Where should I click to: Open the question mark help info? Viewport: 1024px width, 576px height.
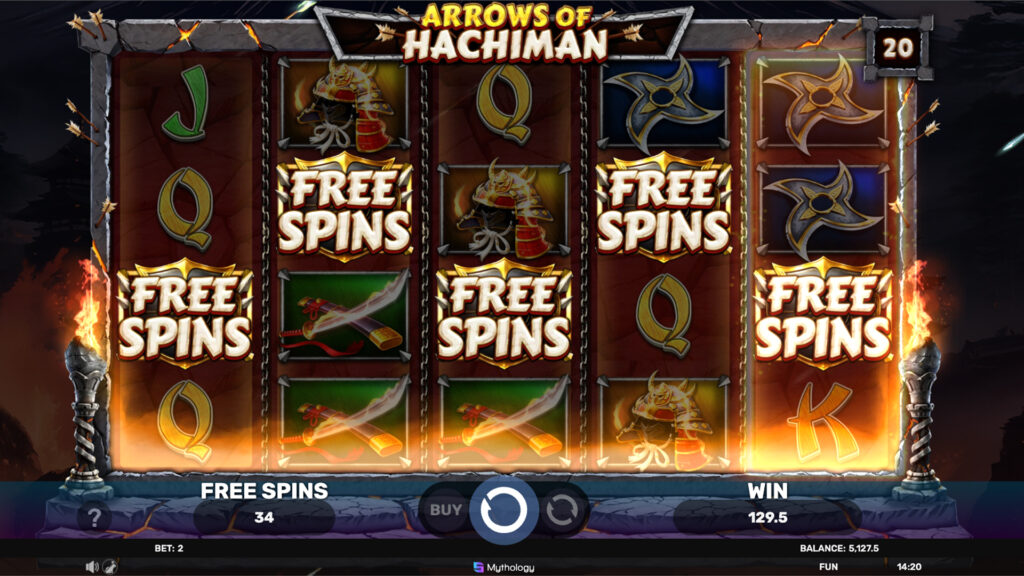pyautogui.click(x=94, y=516)
